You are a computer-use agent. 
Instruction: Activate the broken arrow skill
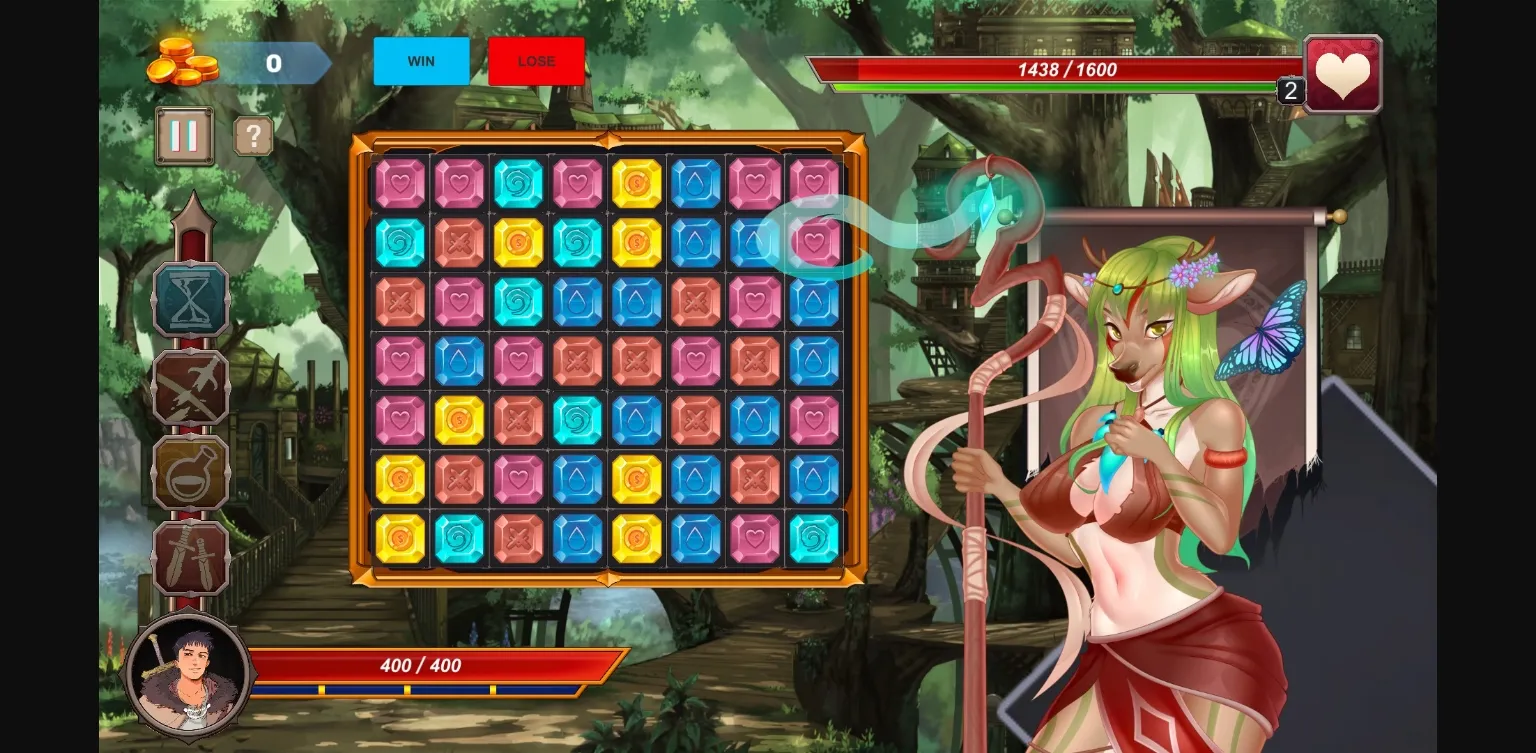pos(190,385)
